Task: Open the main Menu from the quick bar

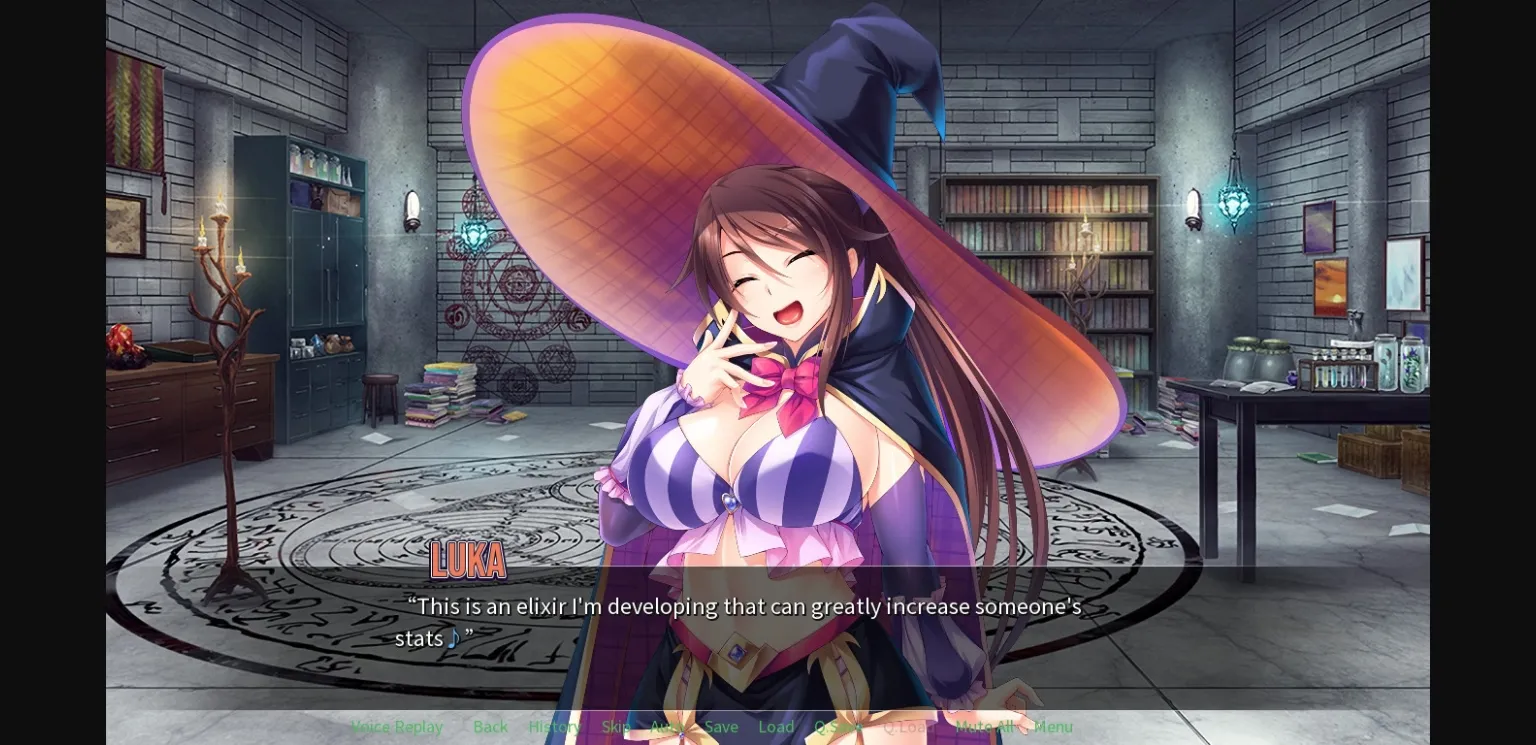Action: point(1053,727)
